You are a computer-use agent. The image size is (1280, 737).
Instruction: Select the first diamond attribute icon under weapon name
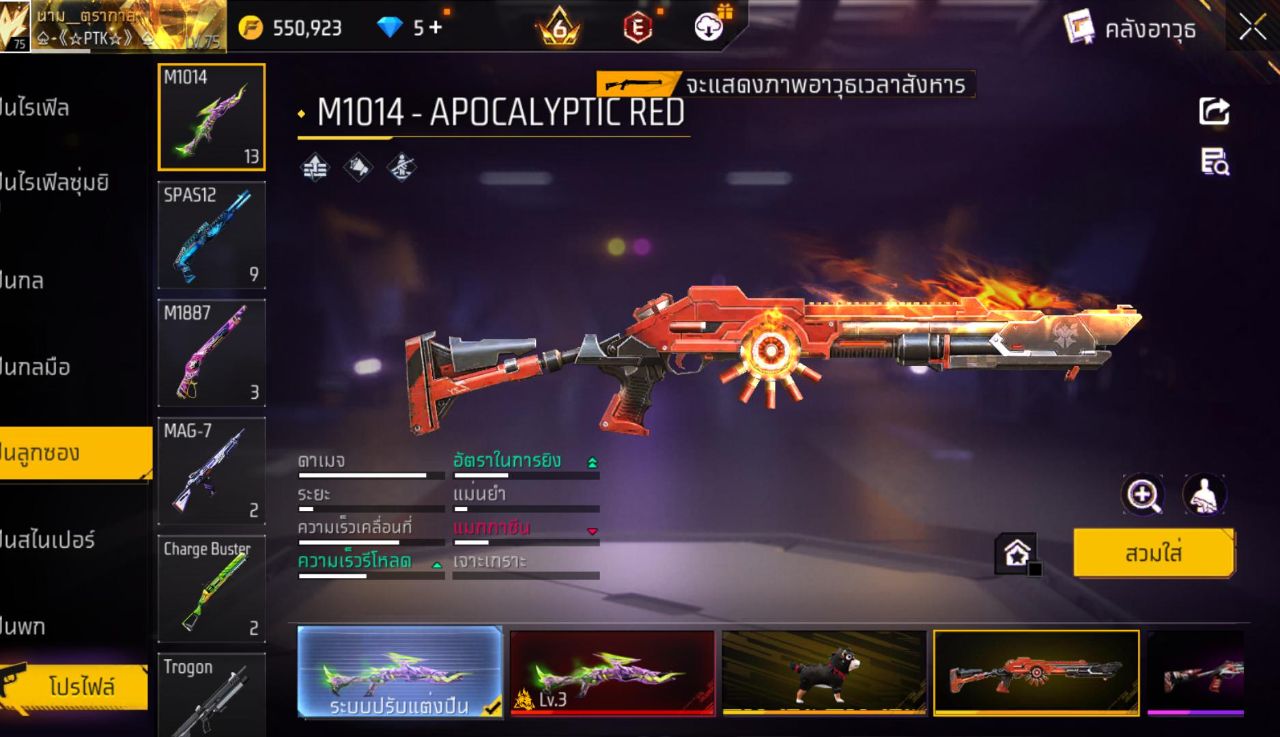click(316, 166)
